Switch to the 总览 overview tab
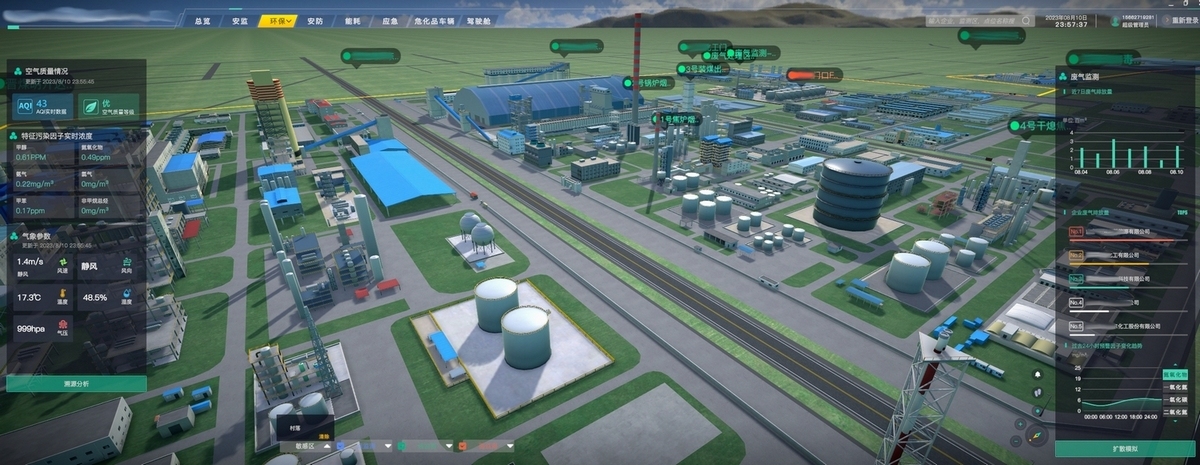 point(203,21)
